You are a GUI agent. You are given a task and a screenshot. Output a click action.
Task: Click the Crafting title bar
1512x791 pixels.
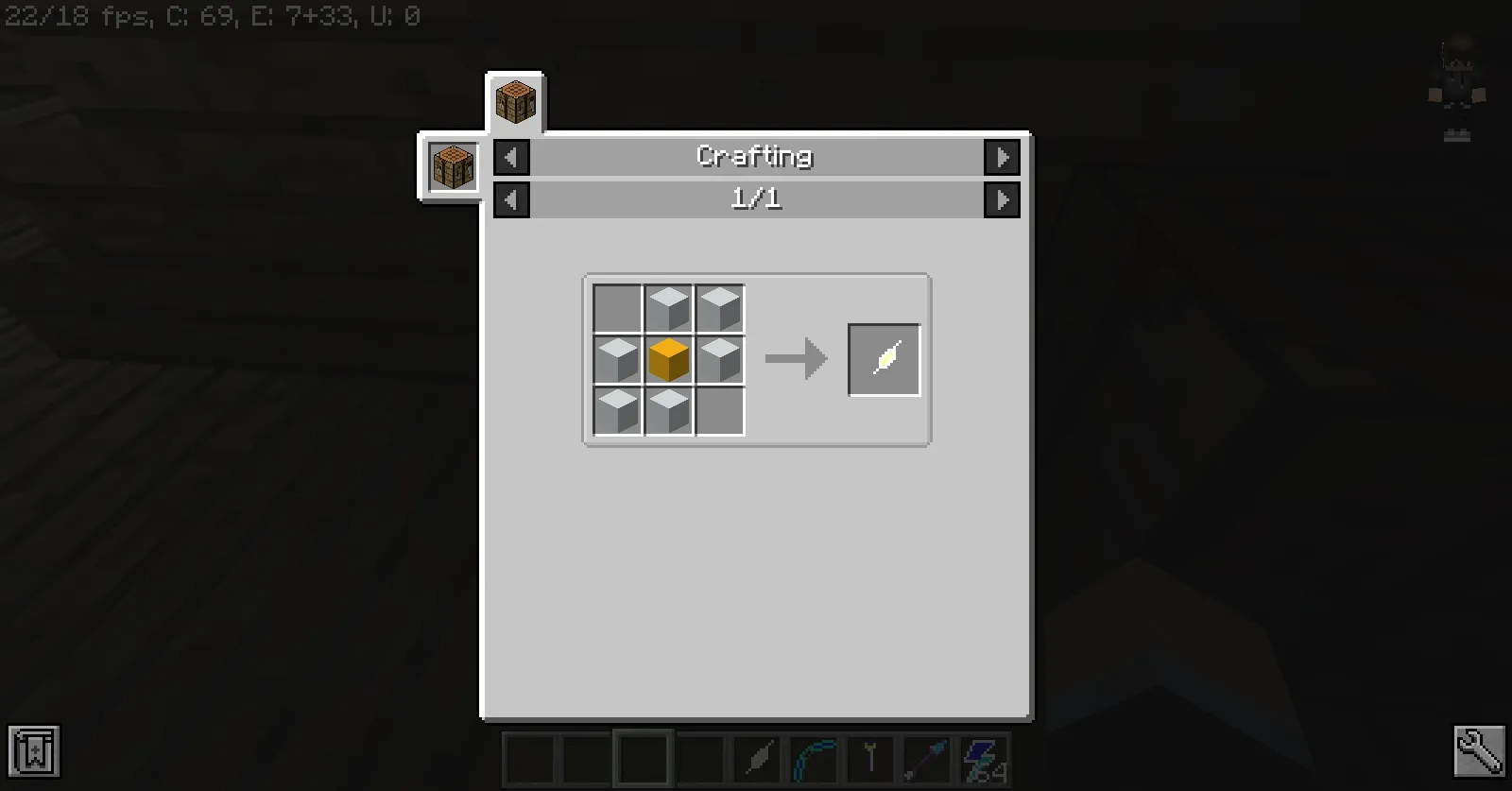pos(754,157)
